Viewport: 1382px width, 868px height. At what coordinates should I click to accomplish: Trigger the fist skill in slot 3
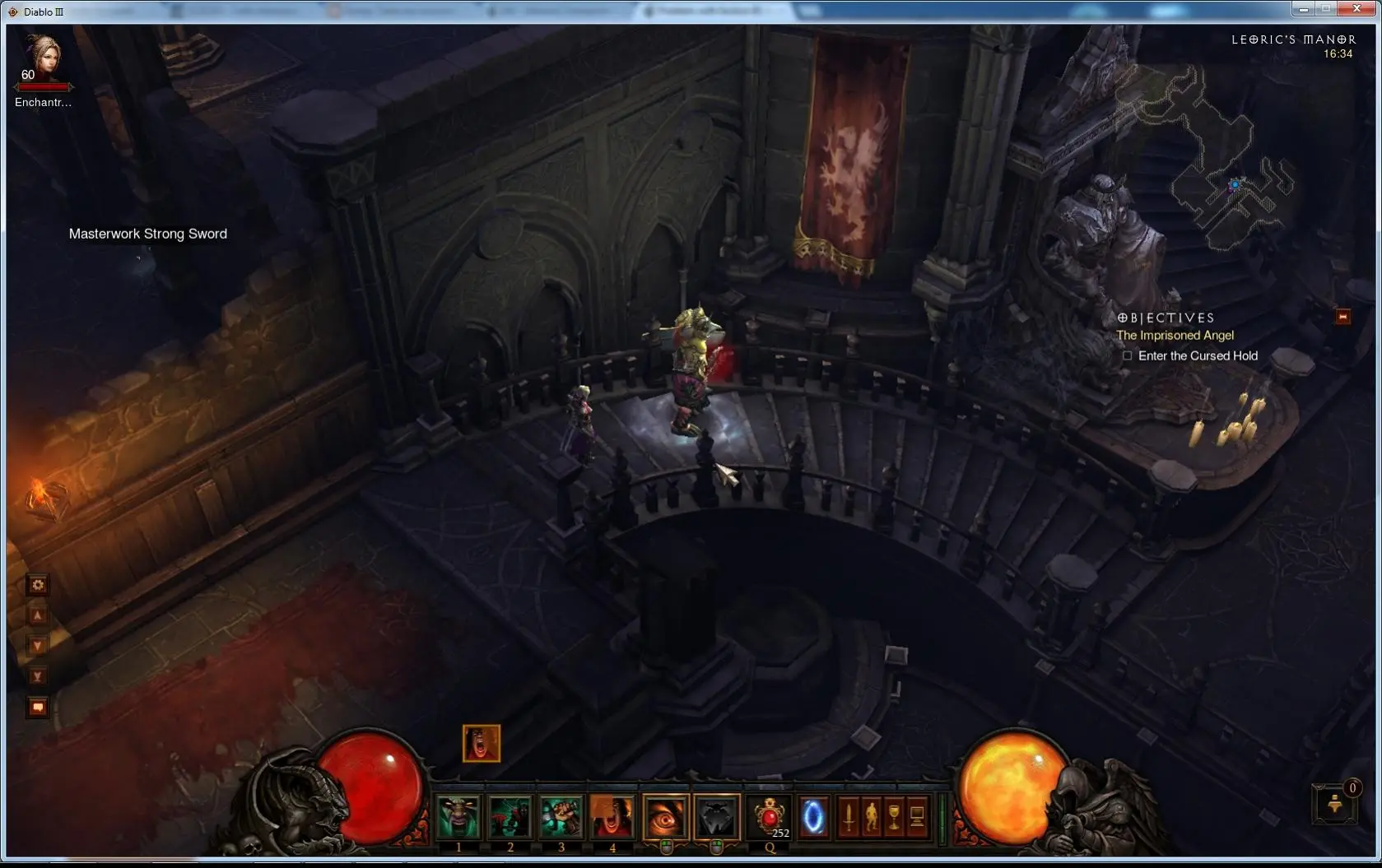561,817
